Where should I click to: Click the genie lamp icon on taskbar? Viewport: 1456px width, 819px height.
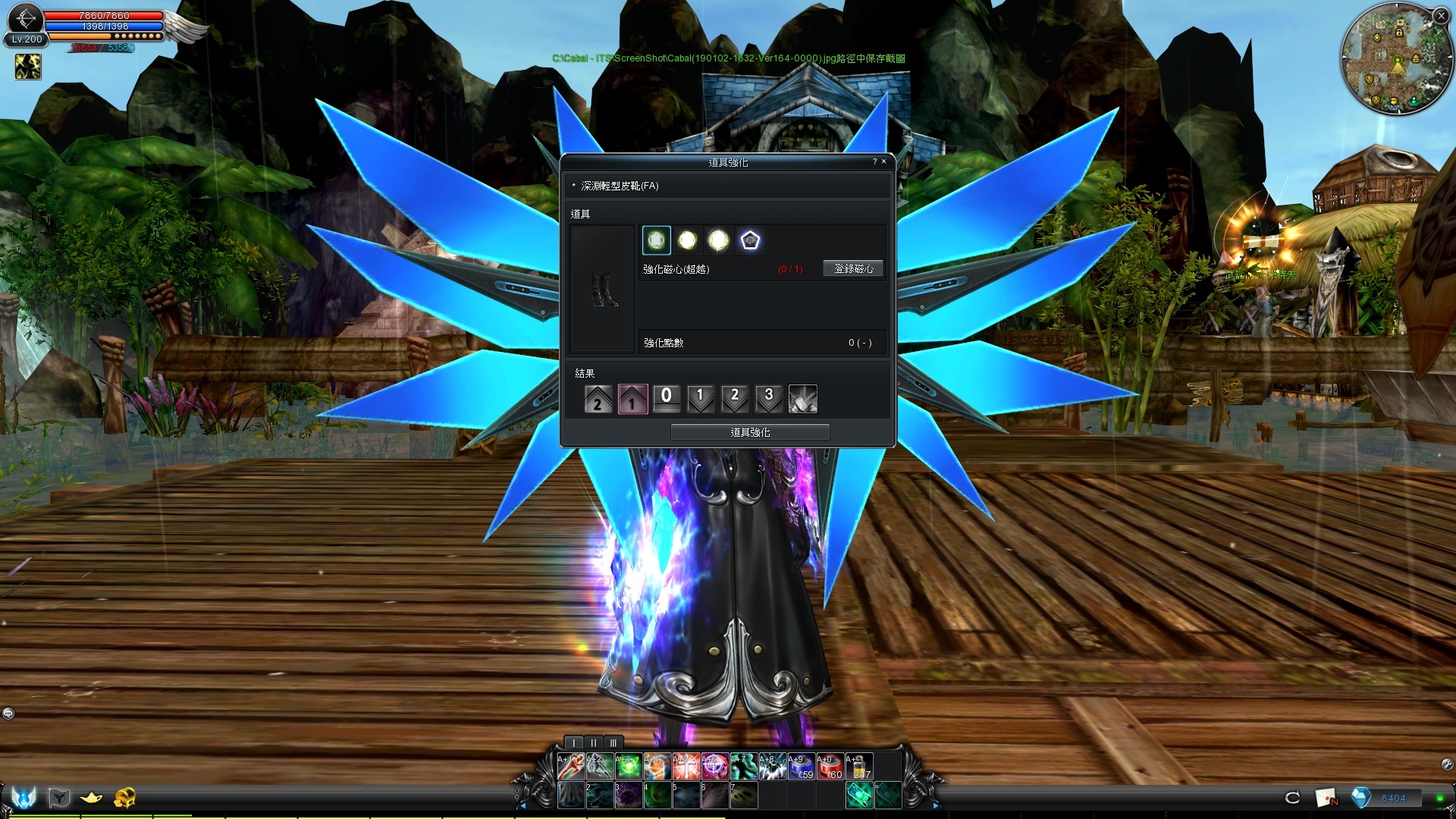coord(92,798)
